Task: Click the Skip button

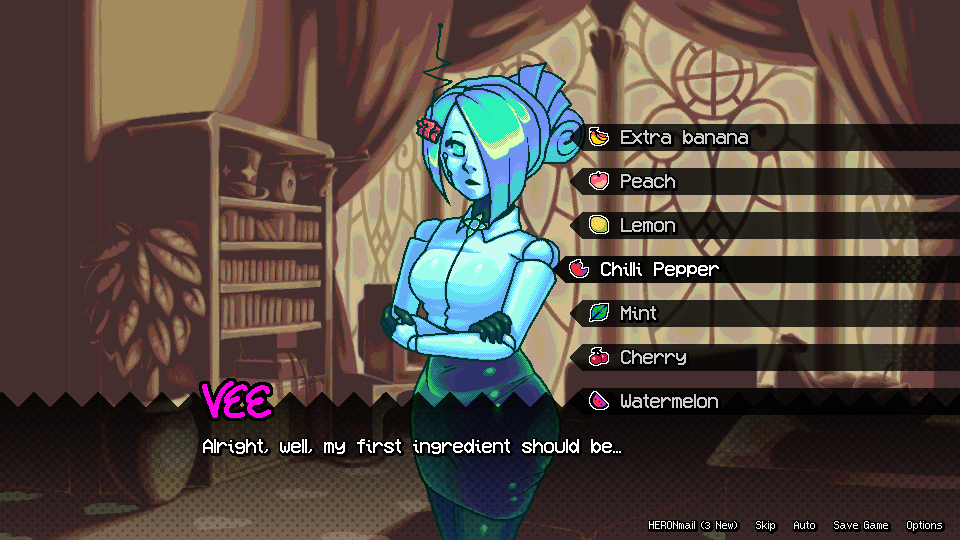Action: click(x=765, y=526)
